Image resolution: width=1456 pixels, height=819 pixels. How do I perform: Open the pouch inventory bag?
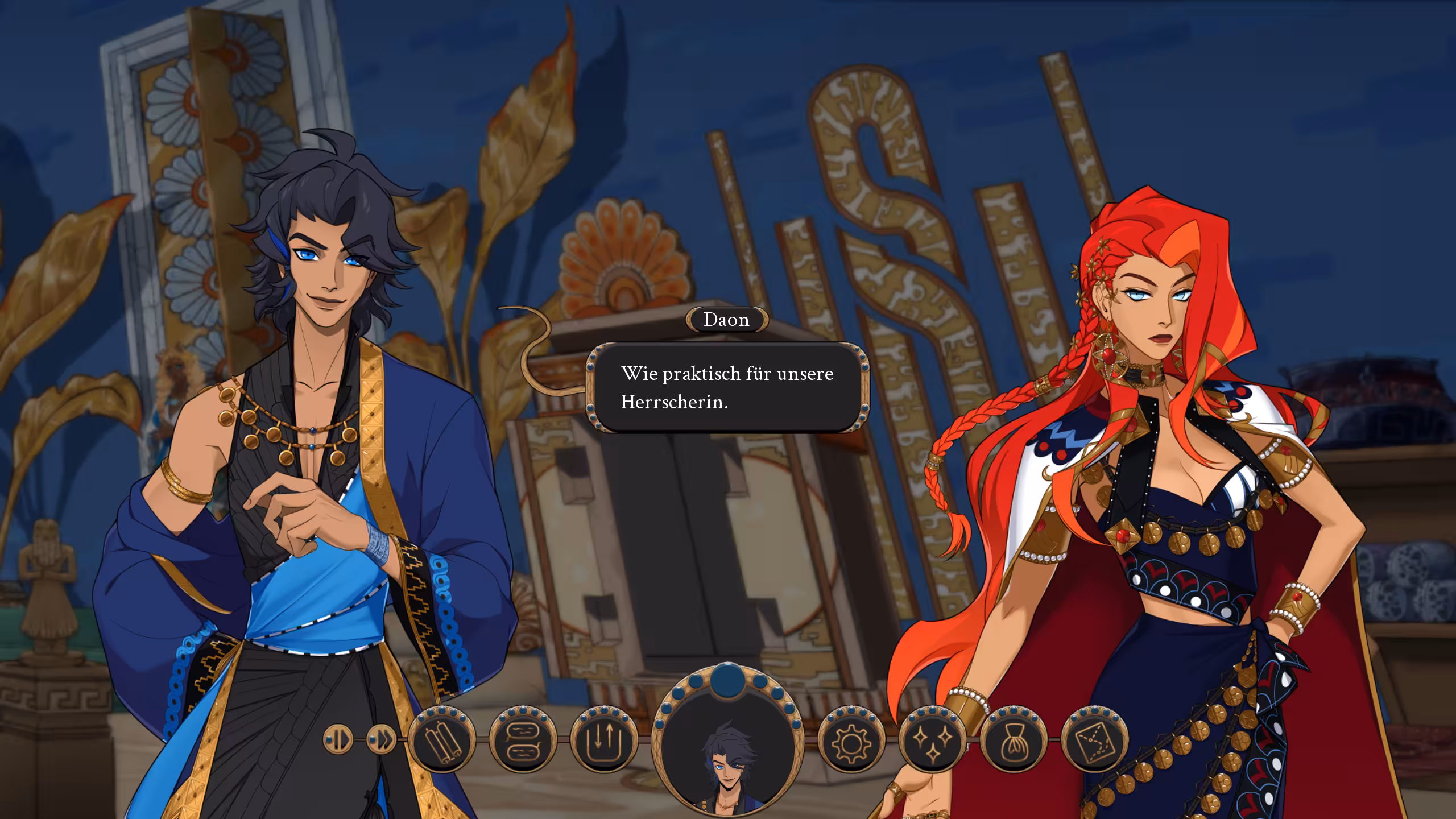[1014, 739]
